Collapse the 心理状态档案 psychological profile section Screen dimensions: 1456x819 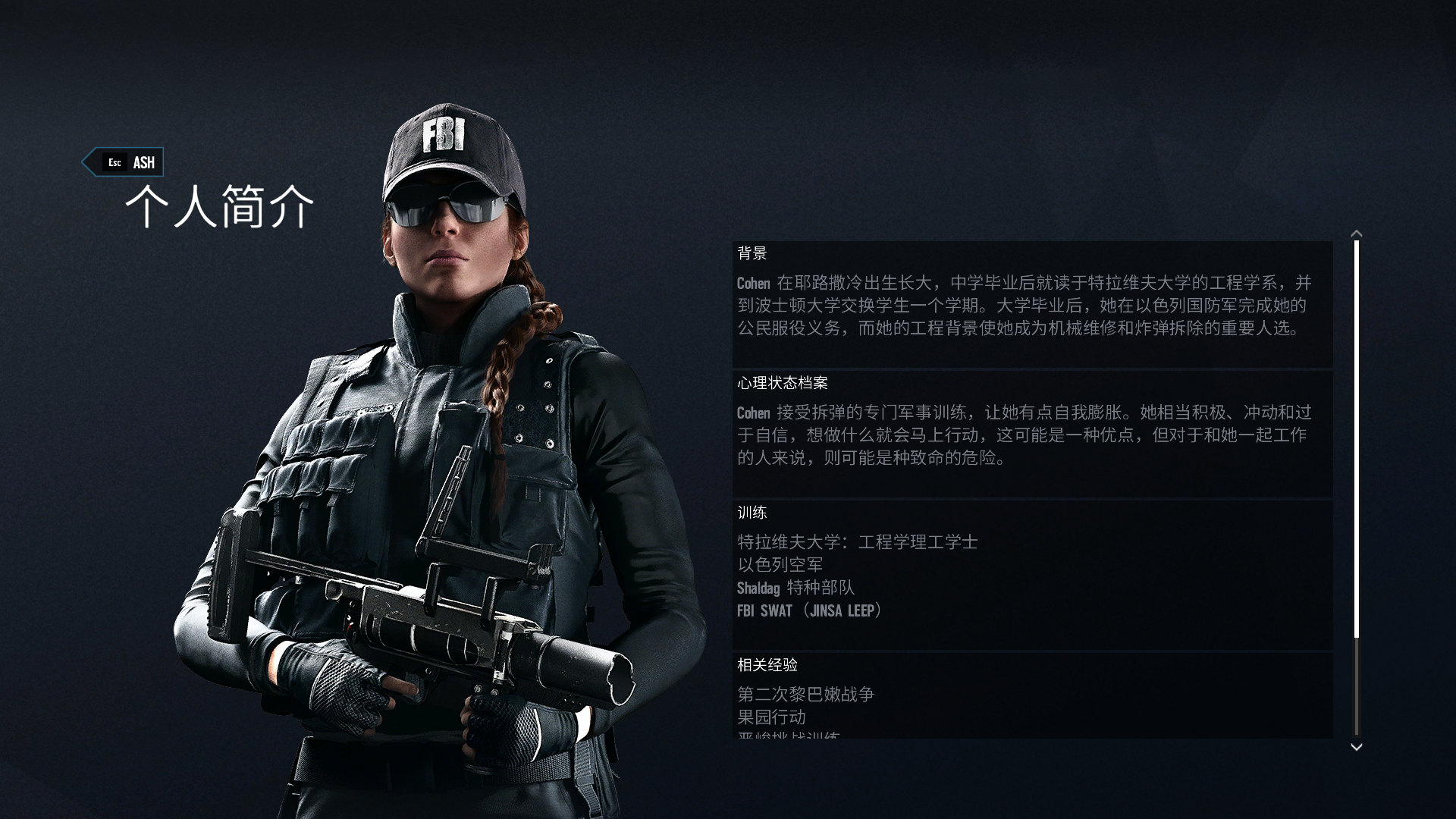[781, 384]
